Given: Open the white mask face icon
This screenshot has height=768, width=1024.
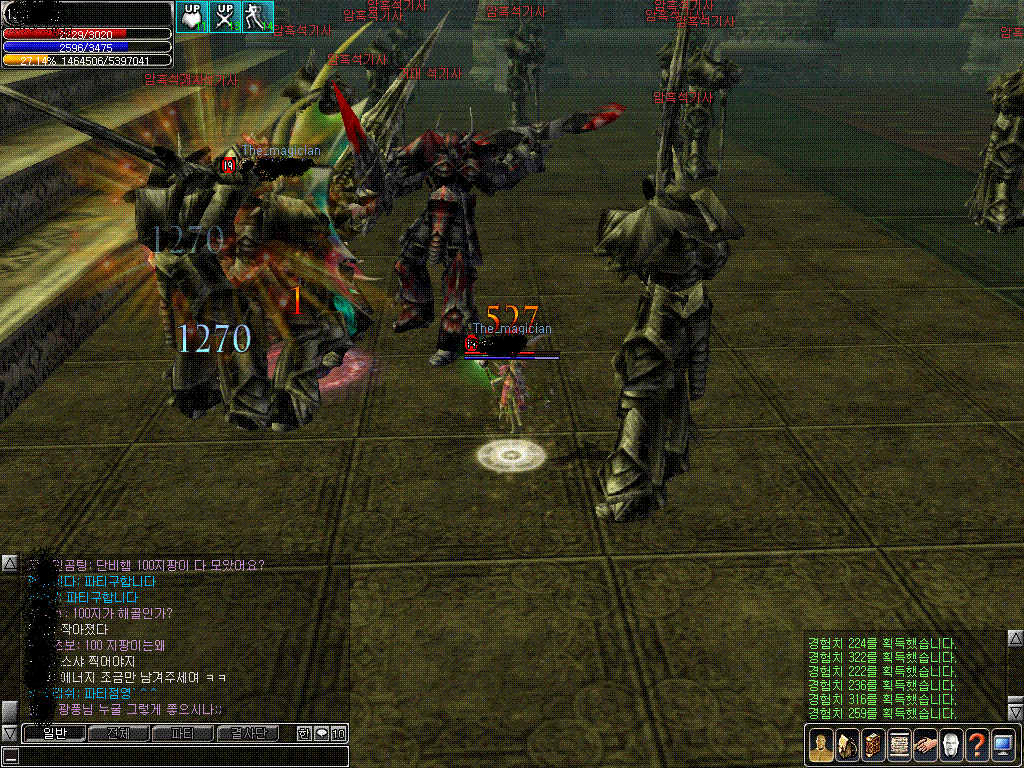Looking at the screenshot, I should click(951, 745).
